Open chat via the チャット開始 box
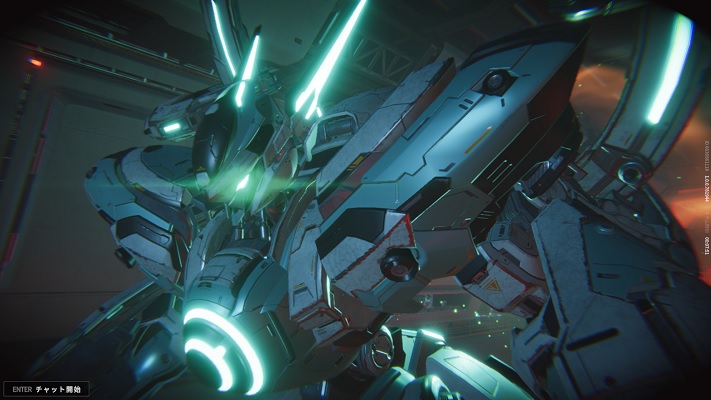The width and height of the screenshot is (711, 400). click(47, 388)
